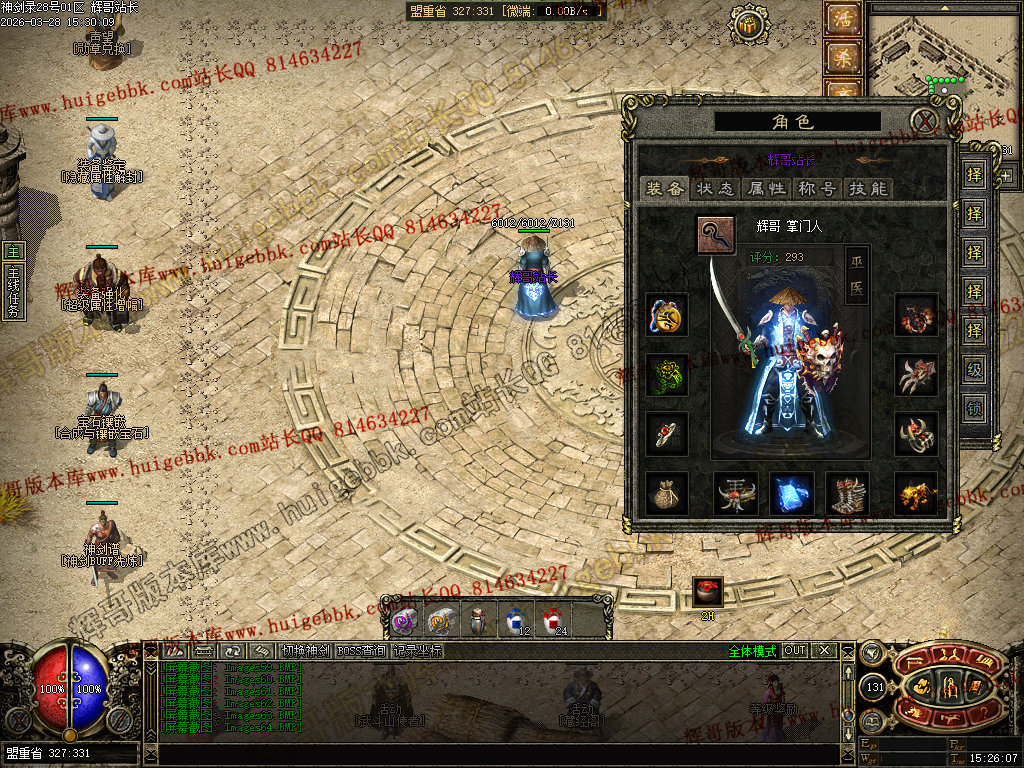
Task: Open the 属性 attributes tab
Action: (x=765, y=188)
